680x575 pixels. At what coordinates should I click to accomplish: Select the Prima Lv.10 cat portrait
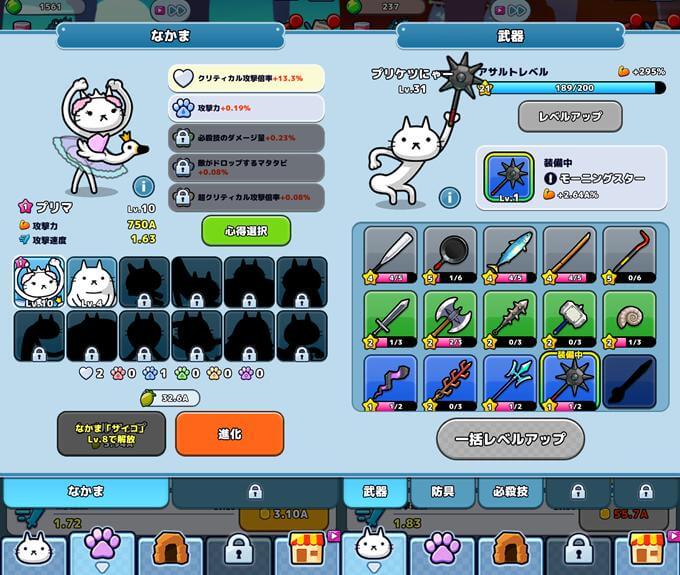(x=39, y=281)
